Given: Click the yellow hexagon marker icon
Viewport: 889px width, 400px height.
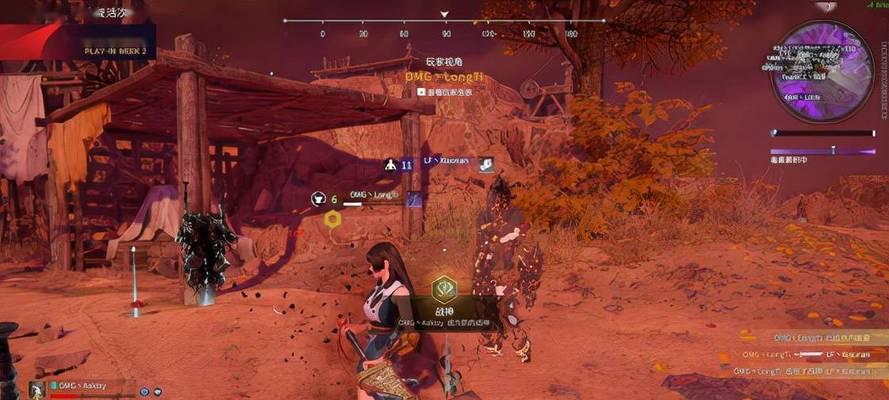Looking at the screenshot, I should click(333, 218).
